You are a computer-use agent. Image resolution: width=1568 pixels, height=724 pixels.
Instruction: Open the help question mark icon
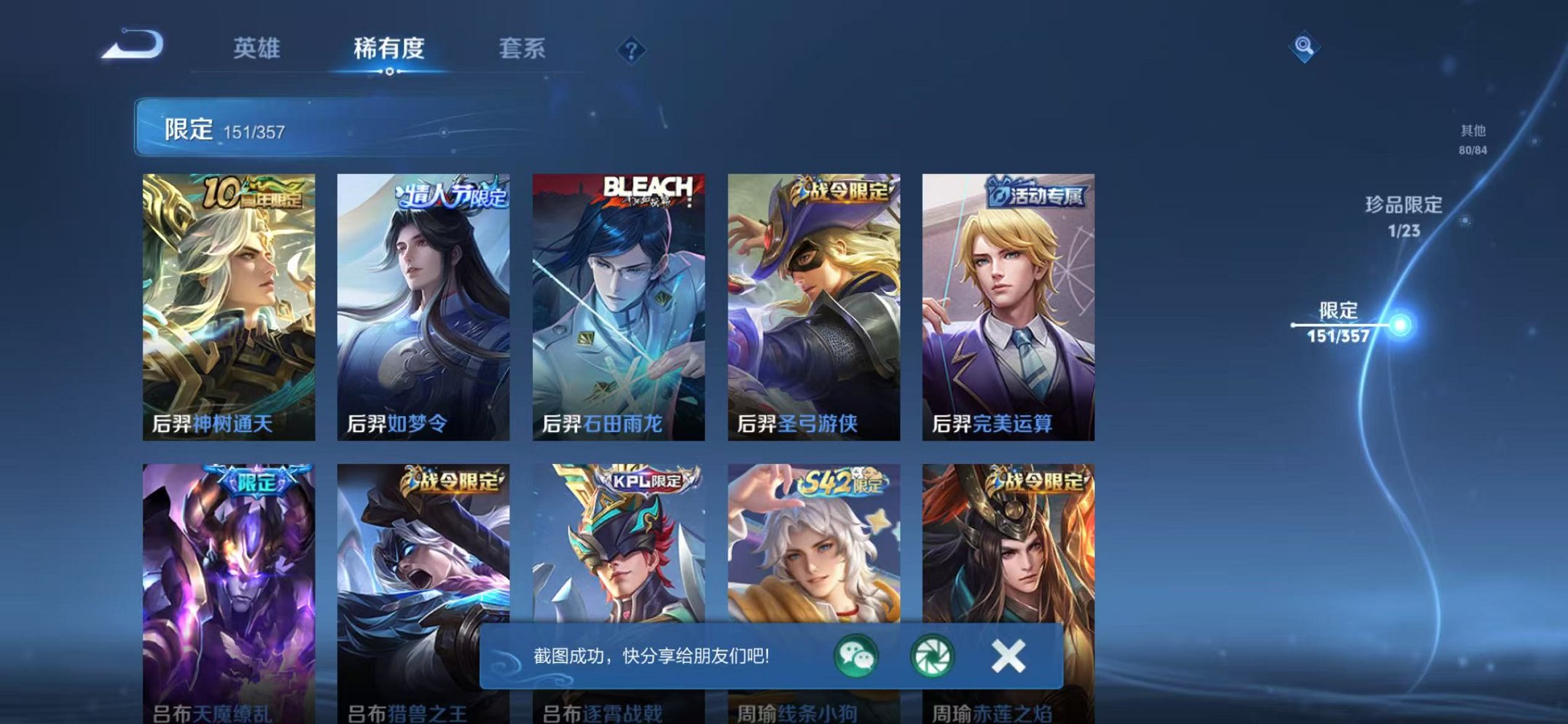tap(631, 50)
